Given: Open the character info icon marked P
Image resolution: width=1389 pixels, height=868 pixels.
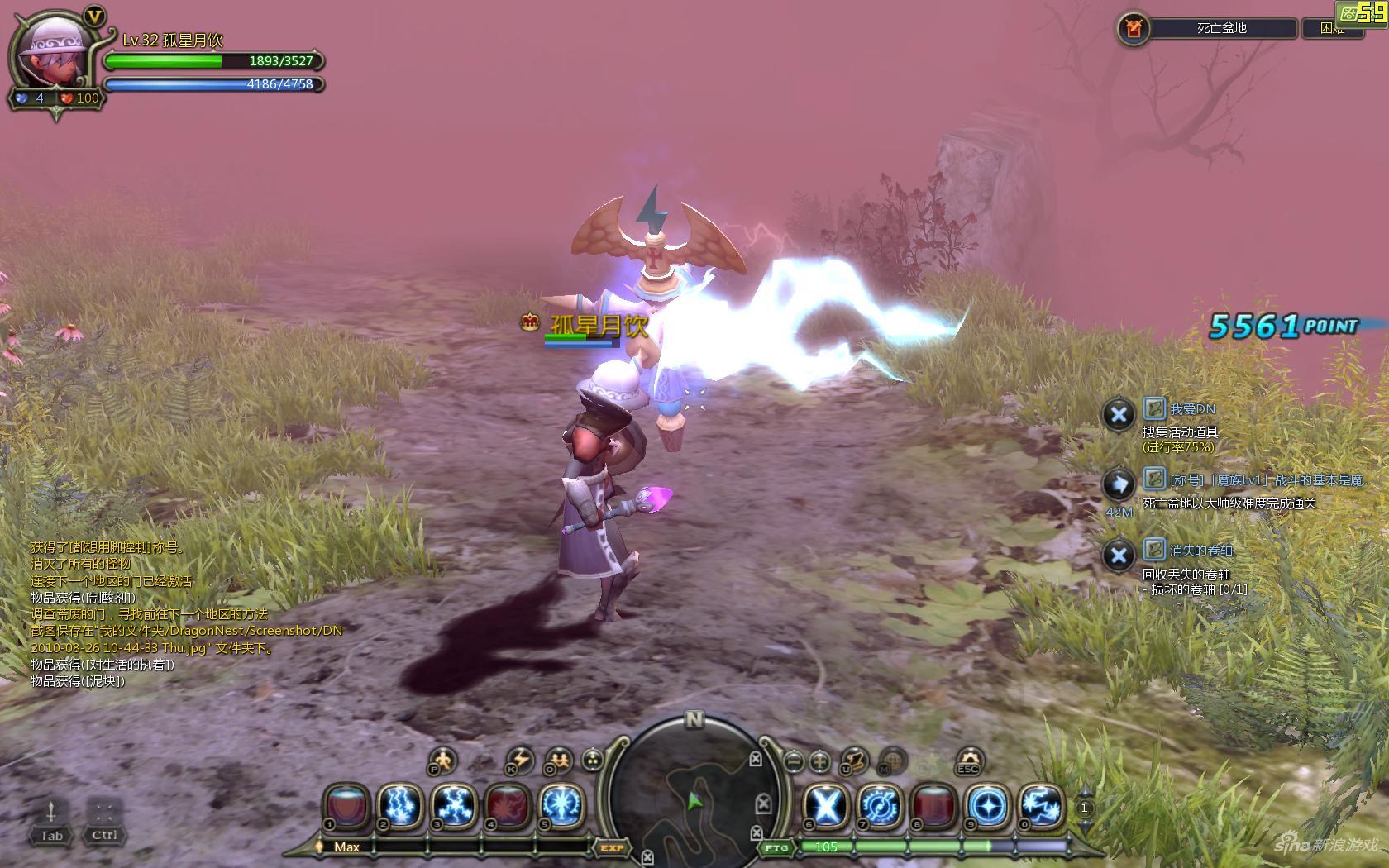Looking at the screenshot, I should coord(443,760).
